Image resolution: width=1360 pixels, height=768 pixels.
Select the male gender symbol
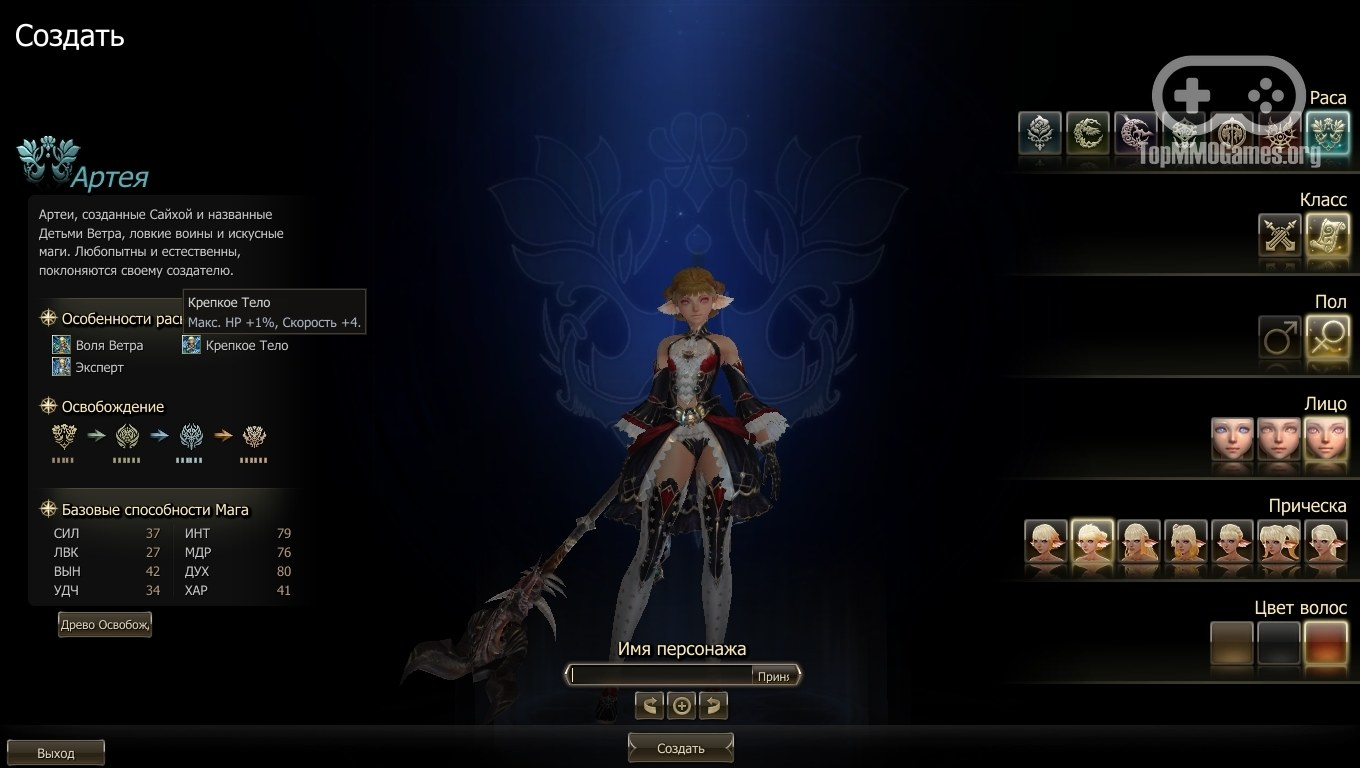[1279, 338]
